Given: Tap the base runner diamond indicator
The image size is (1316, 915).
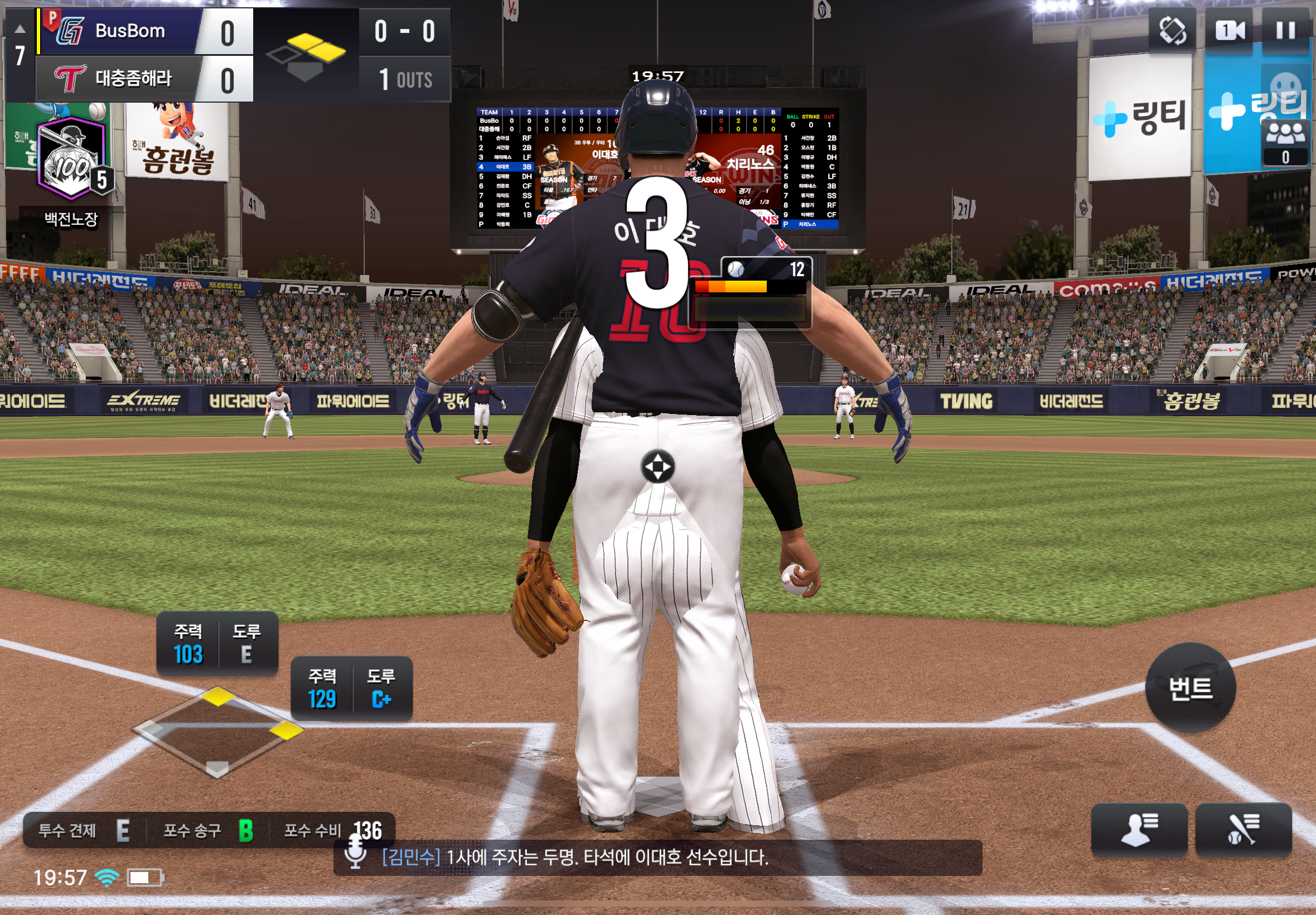Looking at the screenshot, I should tap(217, 731).
